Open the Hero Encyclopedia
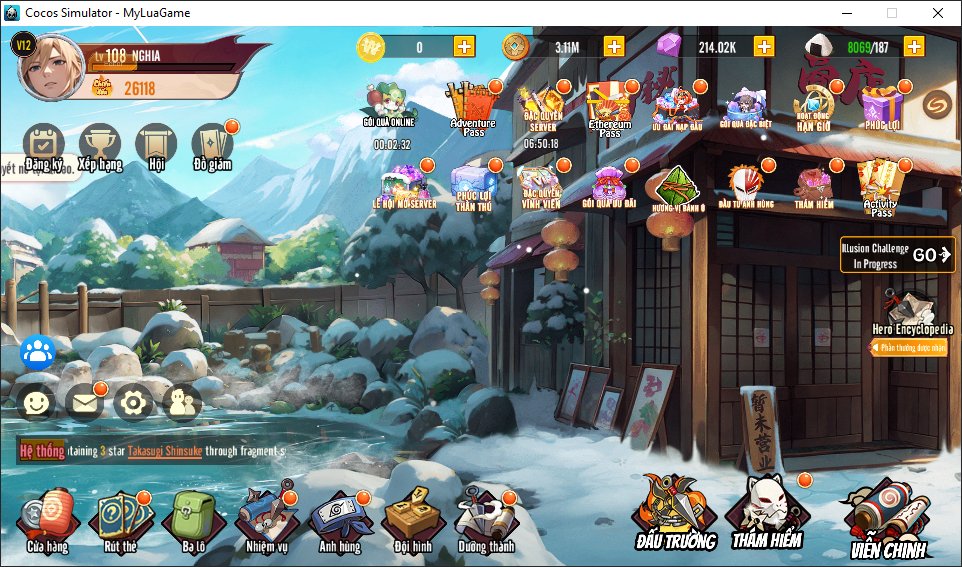 pos(911,312)
